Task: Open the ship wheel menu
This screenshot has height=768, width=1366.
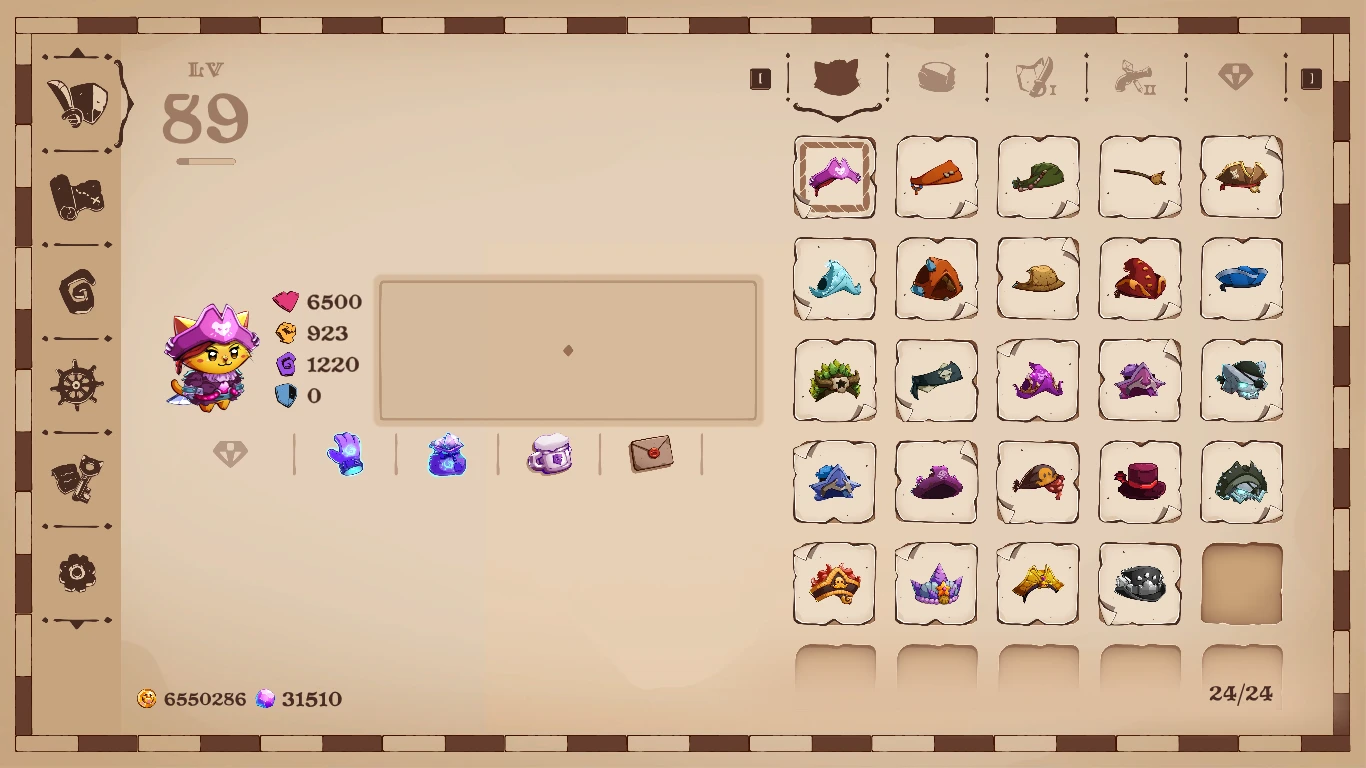Action: point(78,385)
